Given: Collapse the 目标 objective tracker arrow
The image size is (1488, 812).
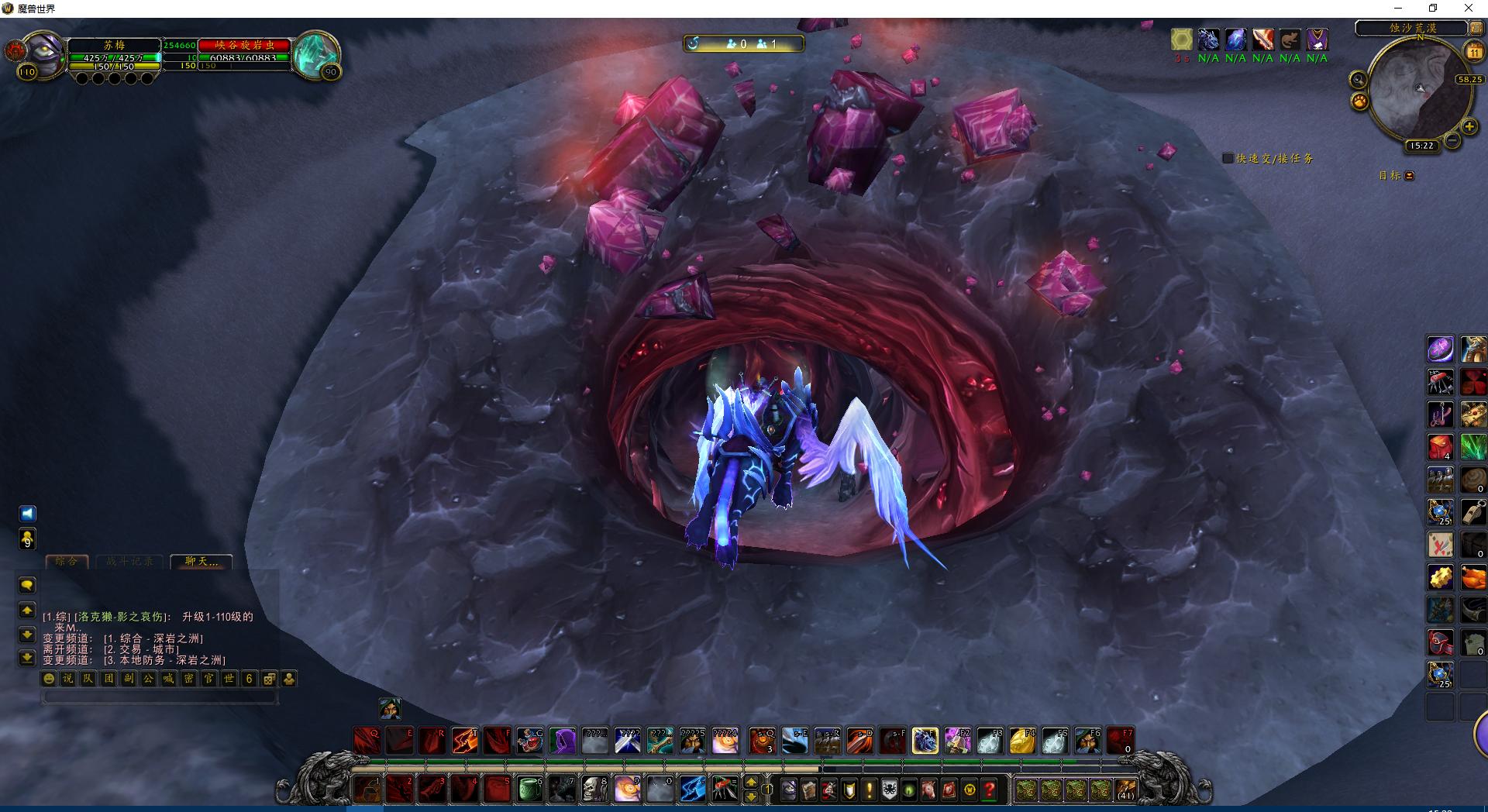Looking at the screenshot, I should click(1409, 176).
